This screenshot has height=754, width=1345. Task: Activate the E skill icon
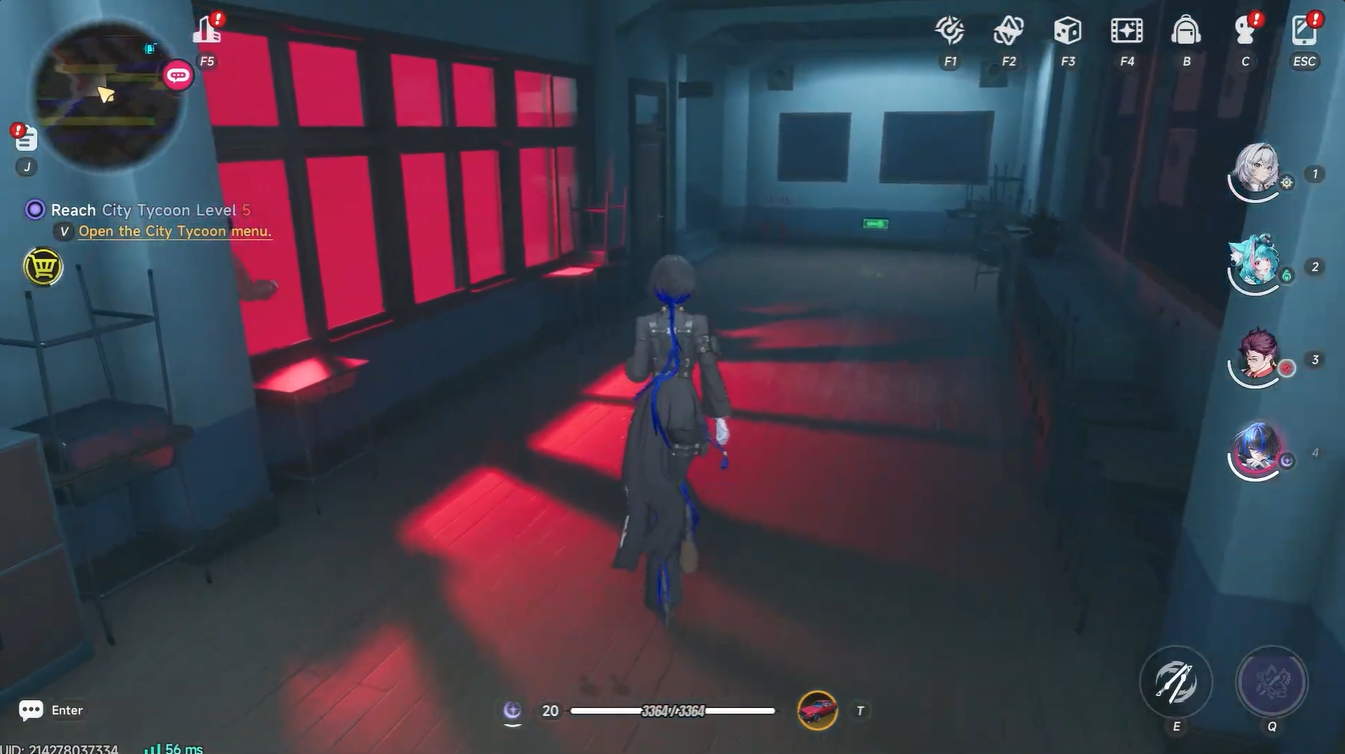[1175, 680]
